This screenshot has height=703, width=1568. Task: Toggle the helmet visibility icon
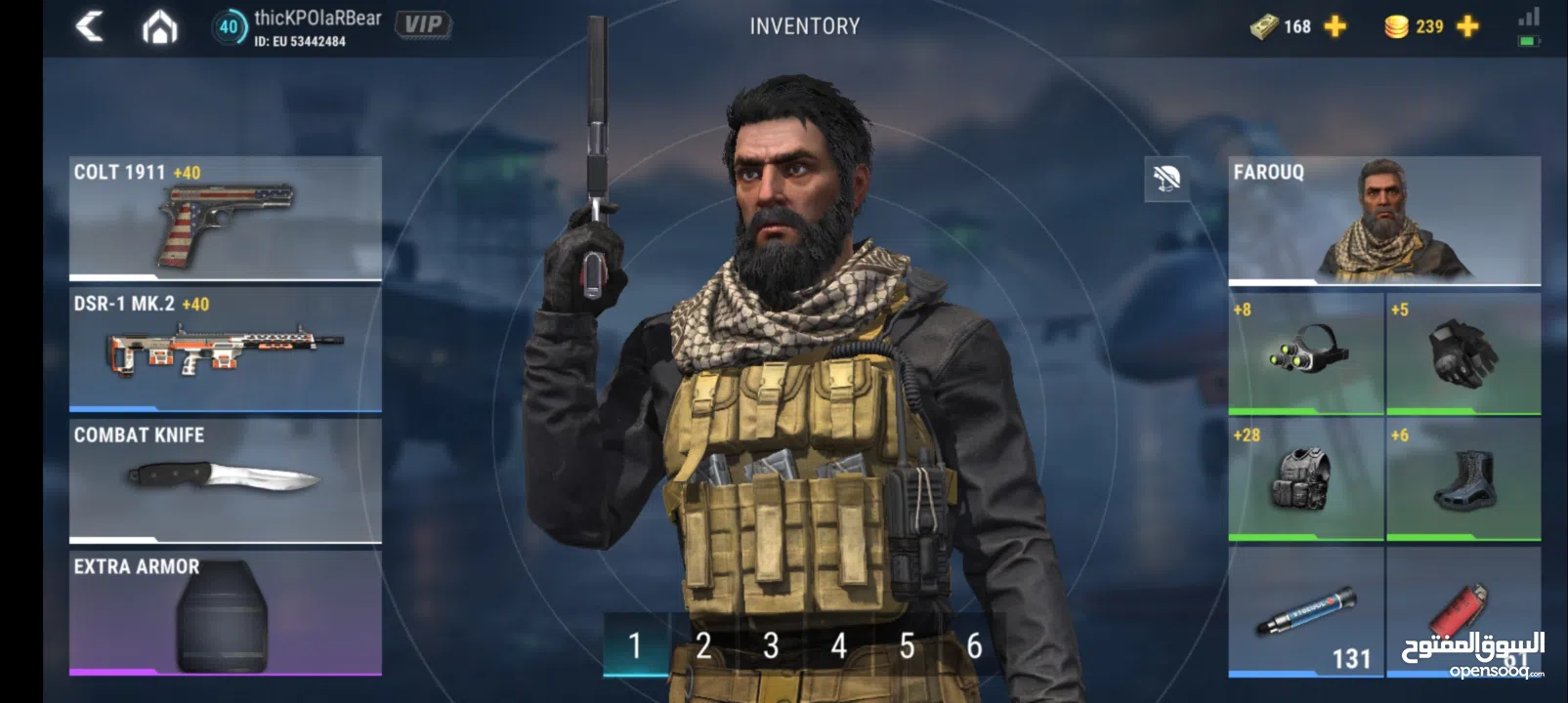coord(1166,179)
